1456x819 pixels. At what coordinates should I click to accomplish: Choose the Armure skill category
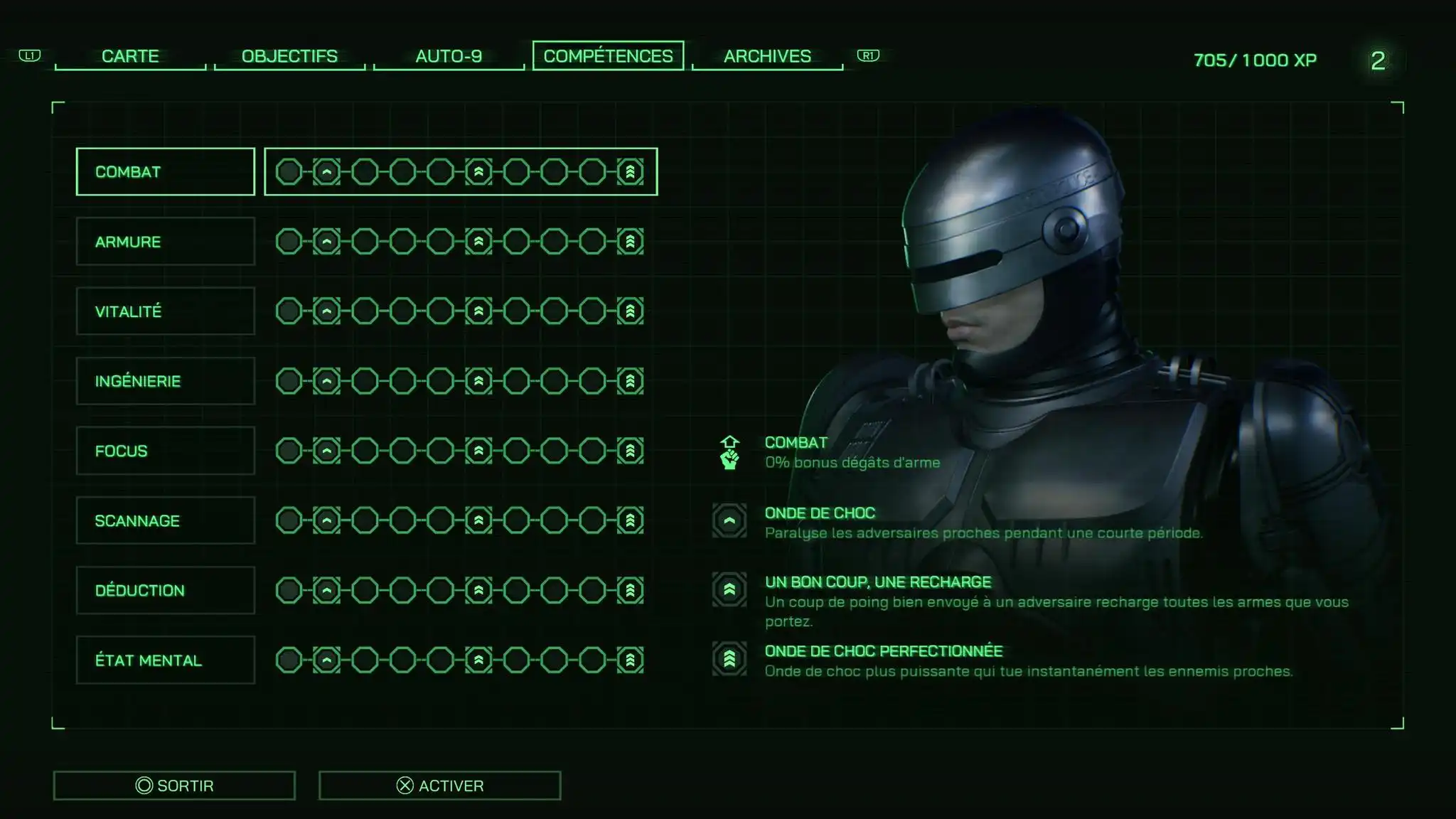point(165,242)
